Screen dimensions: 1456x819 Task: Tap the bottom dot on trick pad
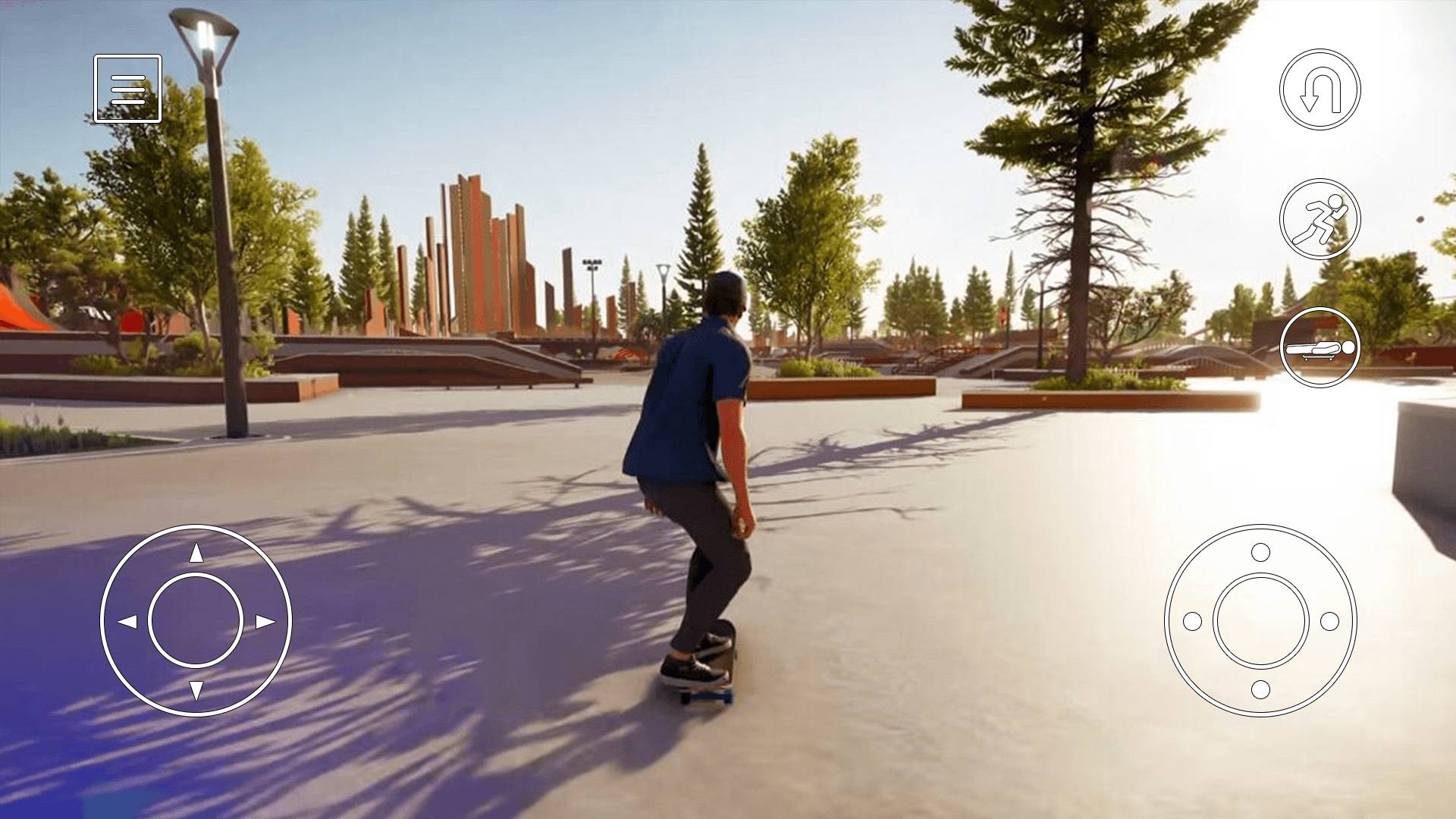click(x=1260, y=690)
